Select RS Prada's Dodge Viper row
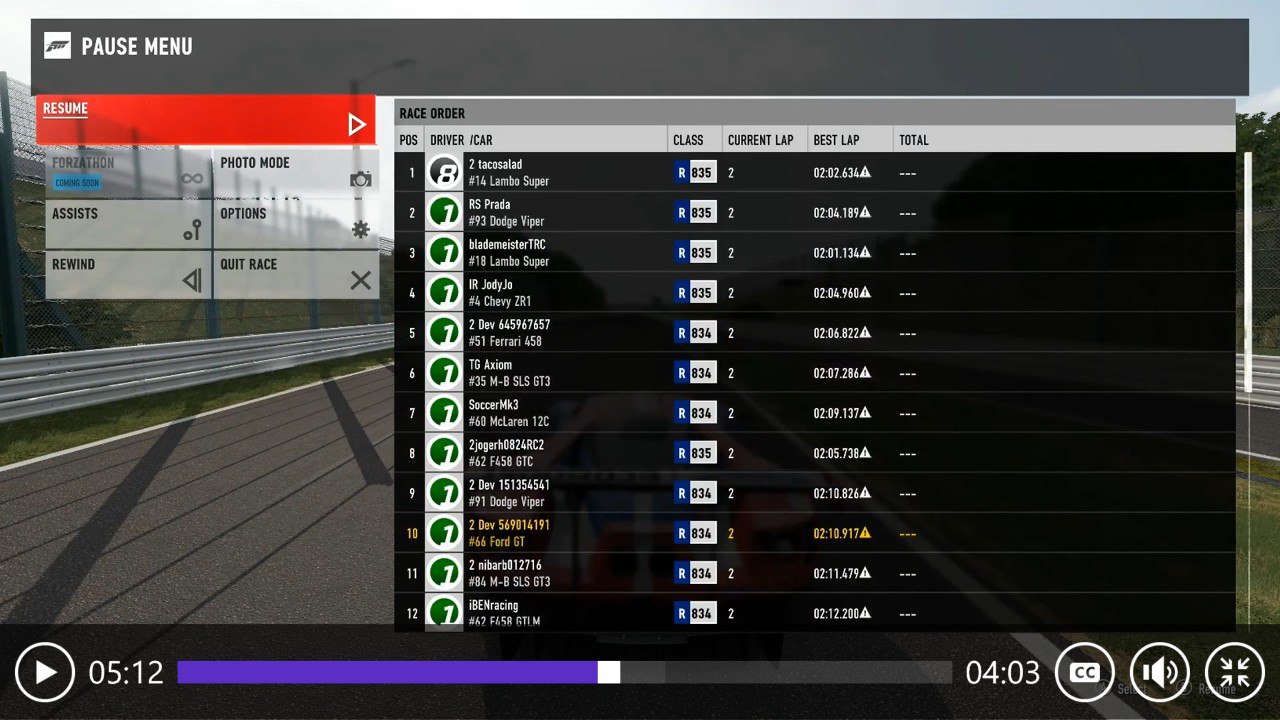The height and width of the screenshot is (720, 1280). pos(814,213)
